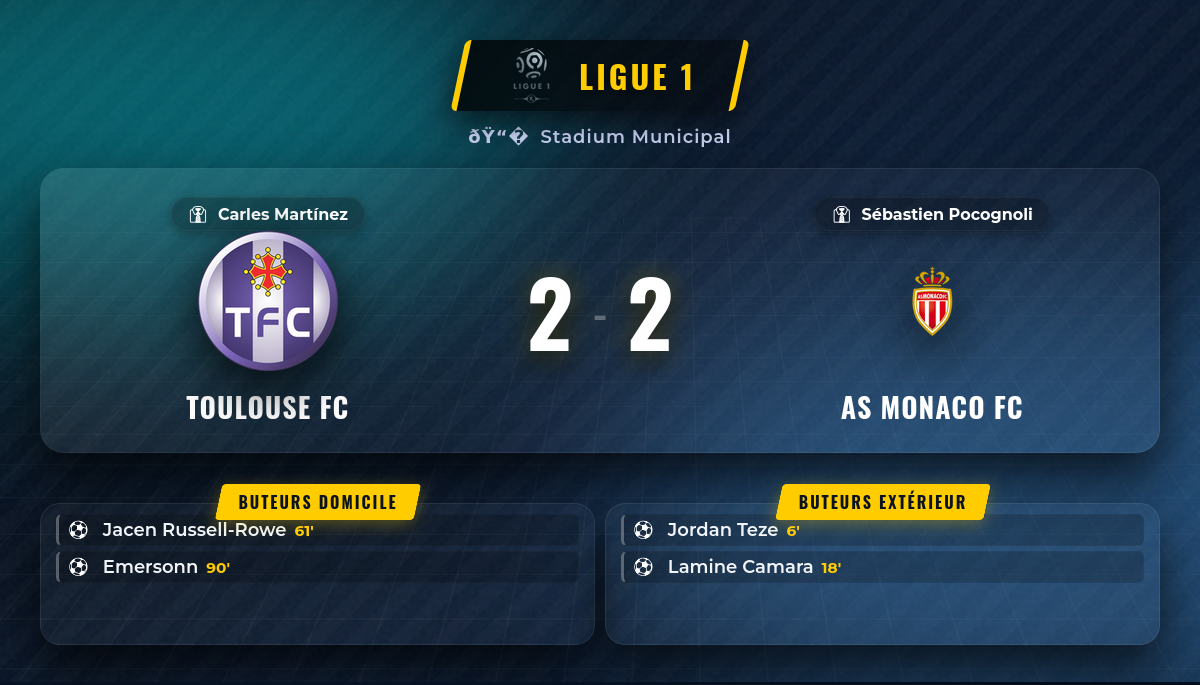Open coach Sébastien Pocognoli's label

[x=932, y=214]
